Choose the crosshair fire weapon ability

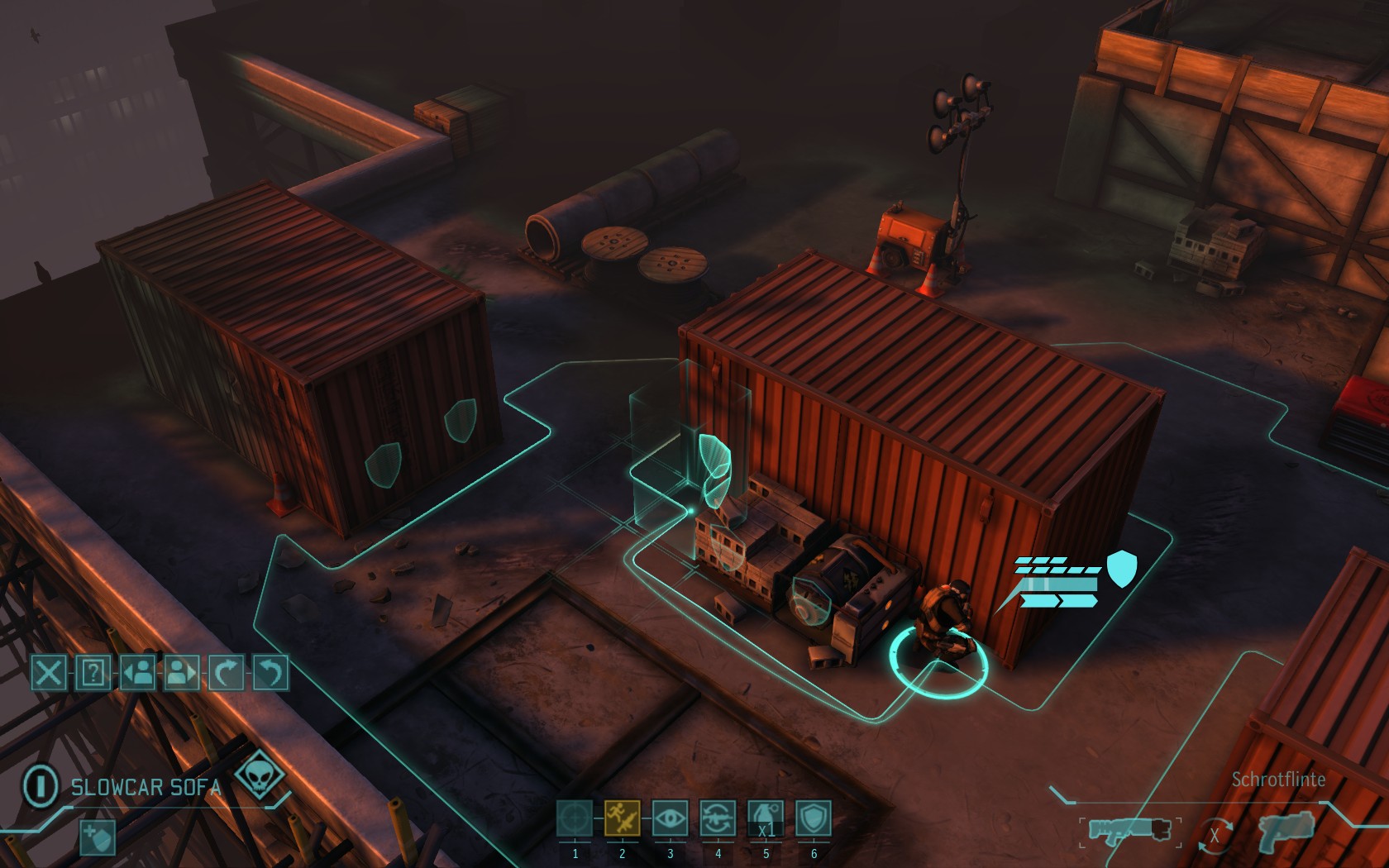click(575, 818)
